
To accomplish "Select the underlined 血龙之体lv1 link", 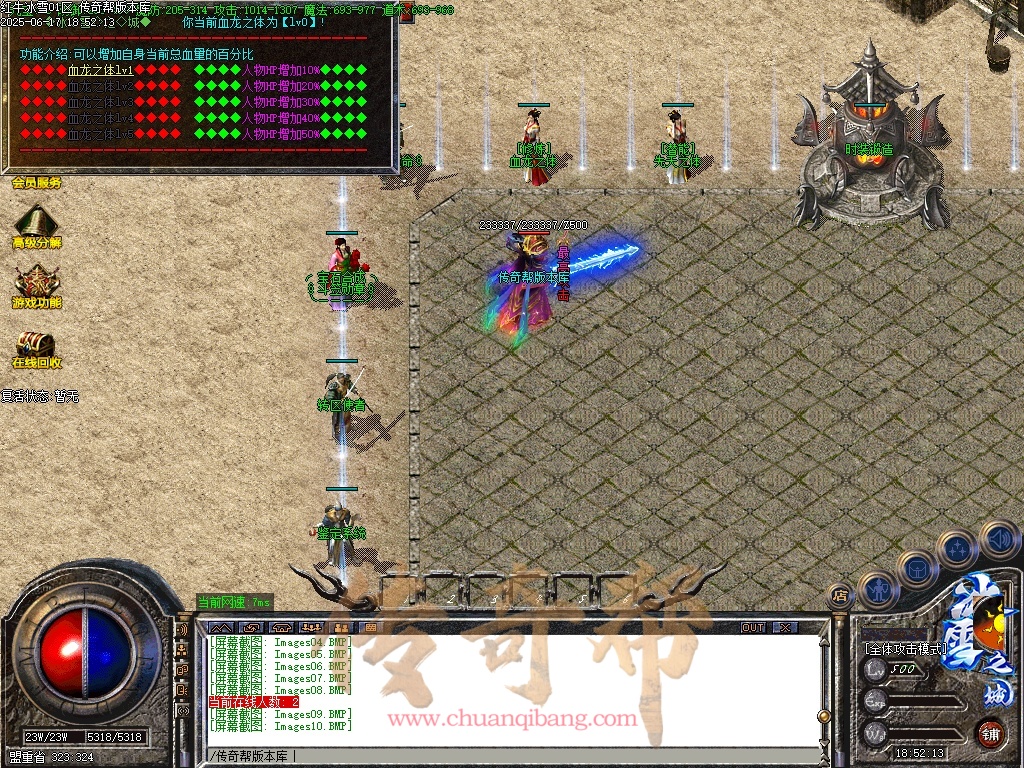I will click(101, 71).
